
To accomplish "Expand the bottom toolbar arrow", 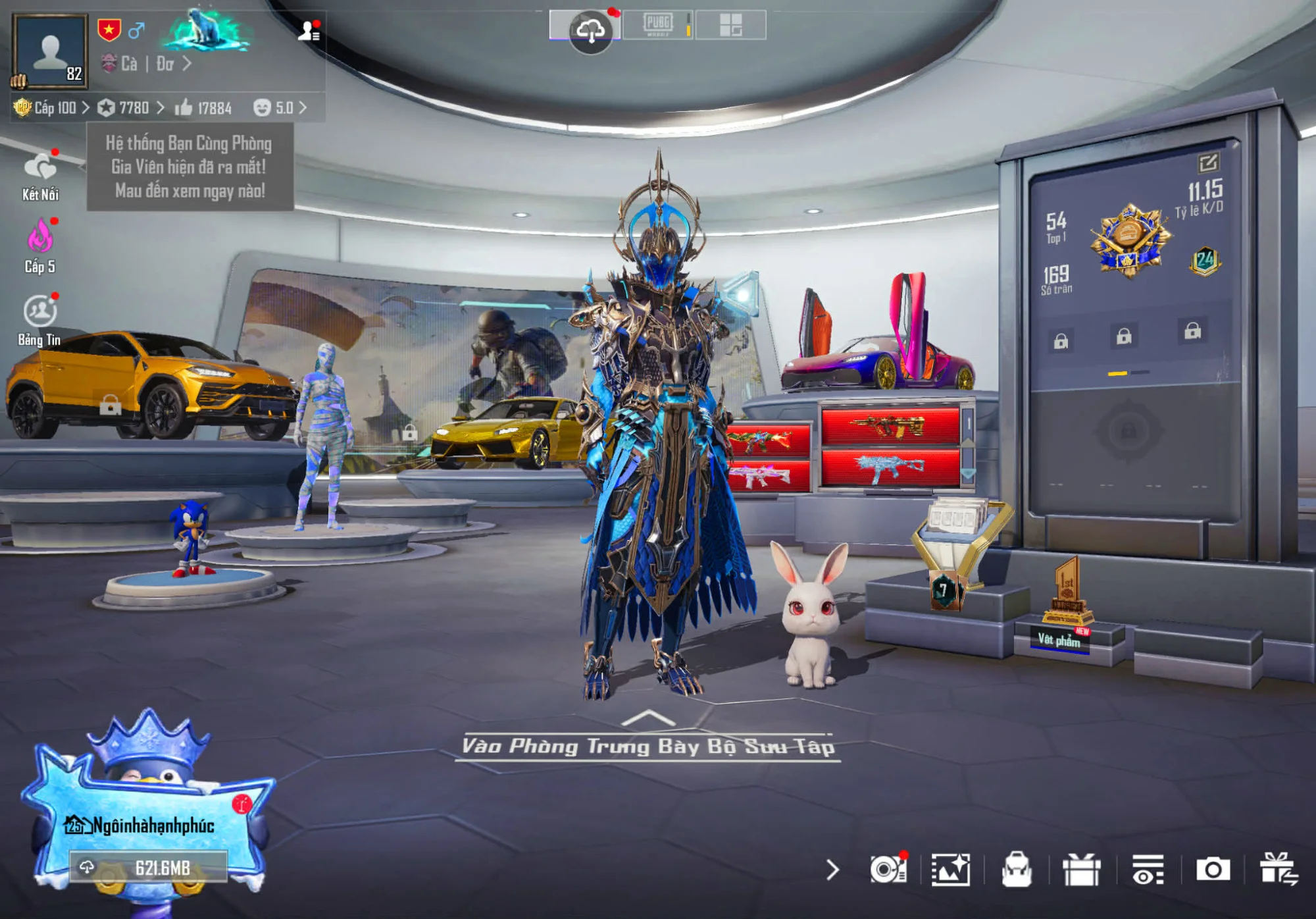I will [832, 870].
